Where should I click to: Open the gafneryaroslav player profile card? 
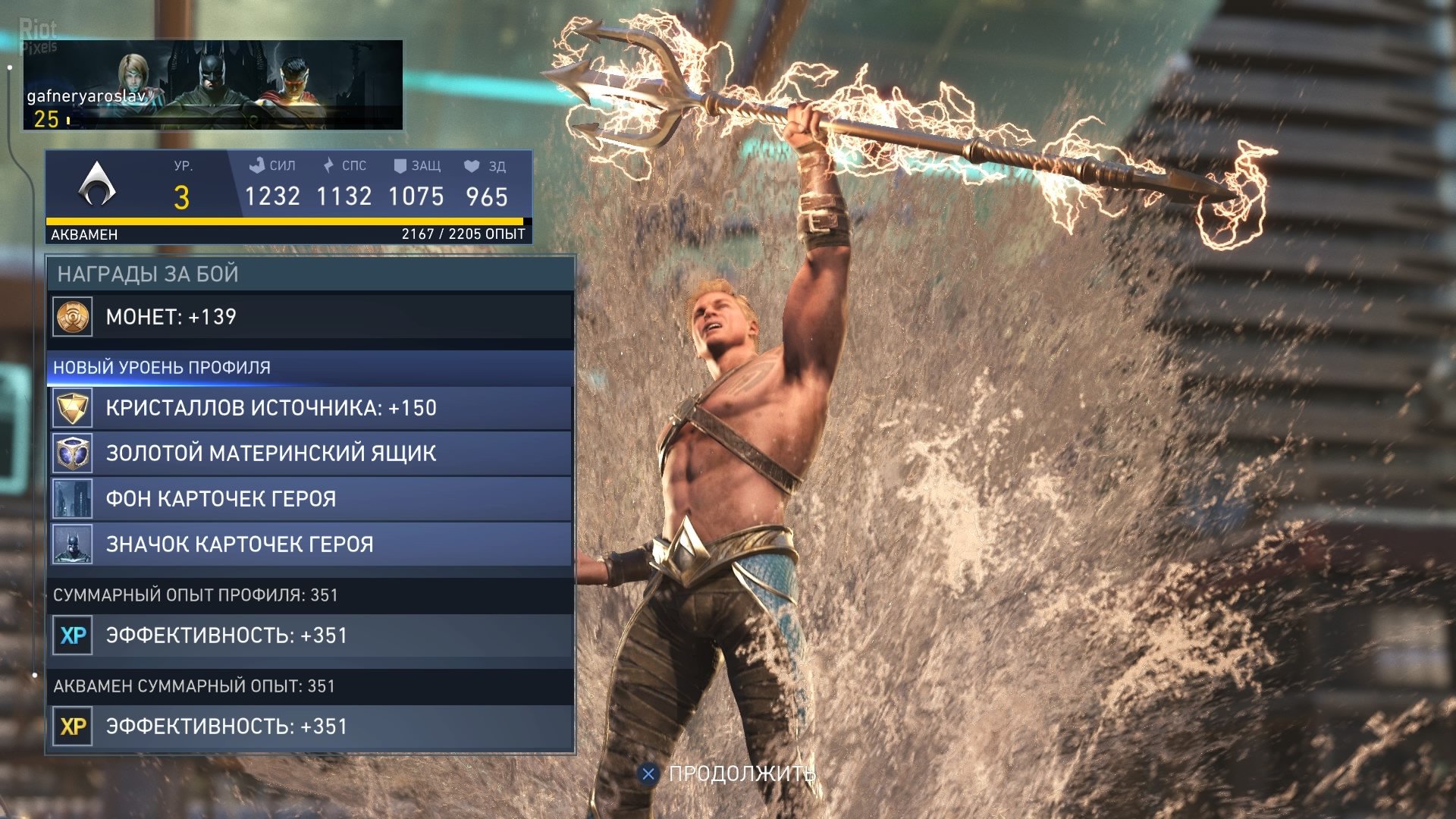[x=212, y=85]
